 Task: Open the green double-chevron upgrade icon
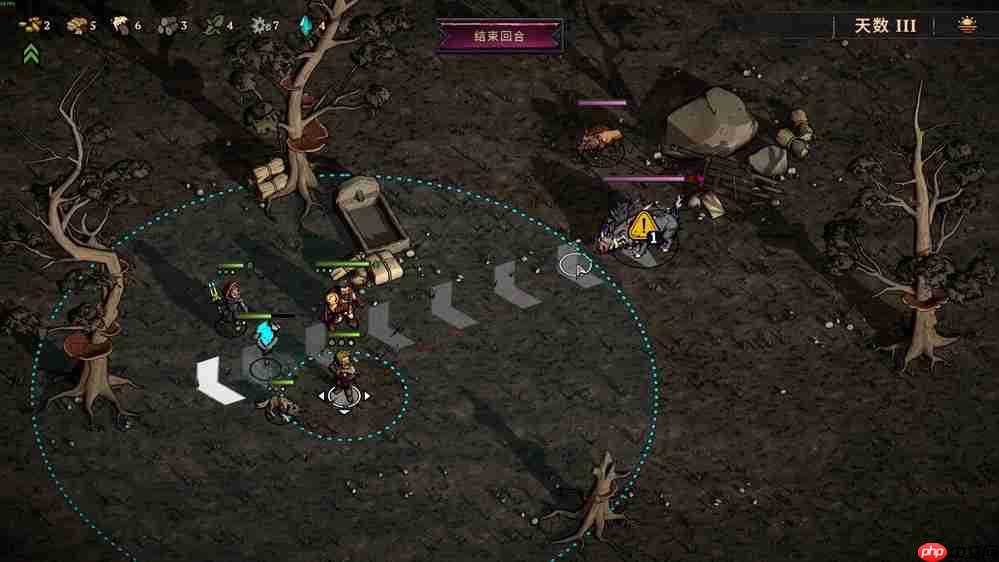tap(31, 53)
